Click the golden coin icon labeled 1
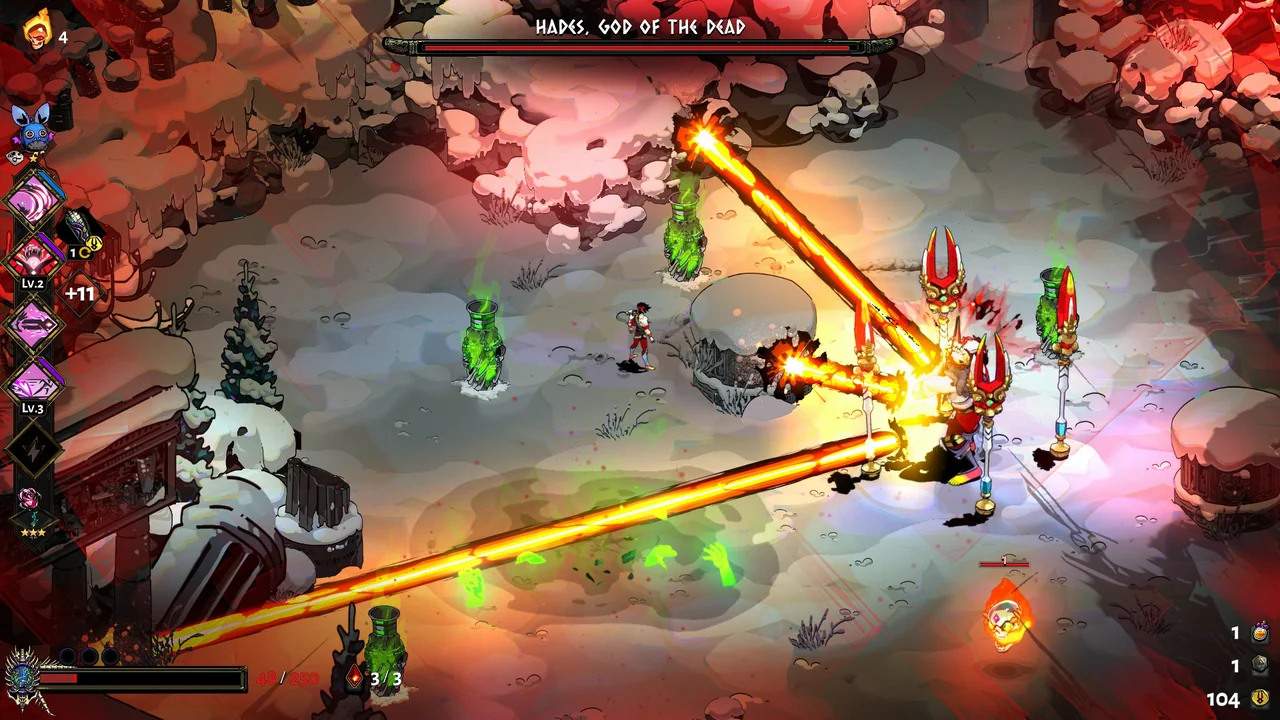This screenshot has width=1280, height=720. click(93, 242)
